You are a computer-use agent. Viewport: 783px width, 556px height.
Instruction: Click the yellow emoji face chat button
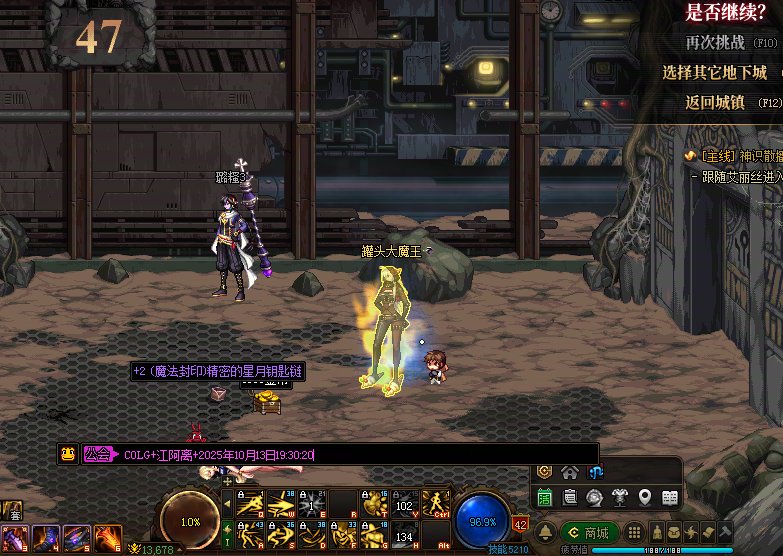click(68, 454)
